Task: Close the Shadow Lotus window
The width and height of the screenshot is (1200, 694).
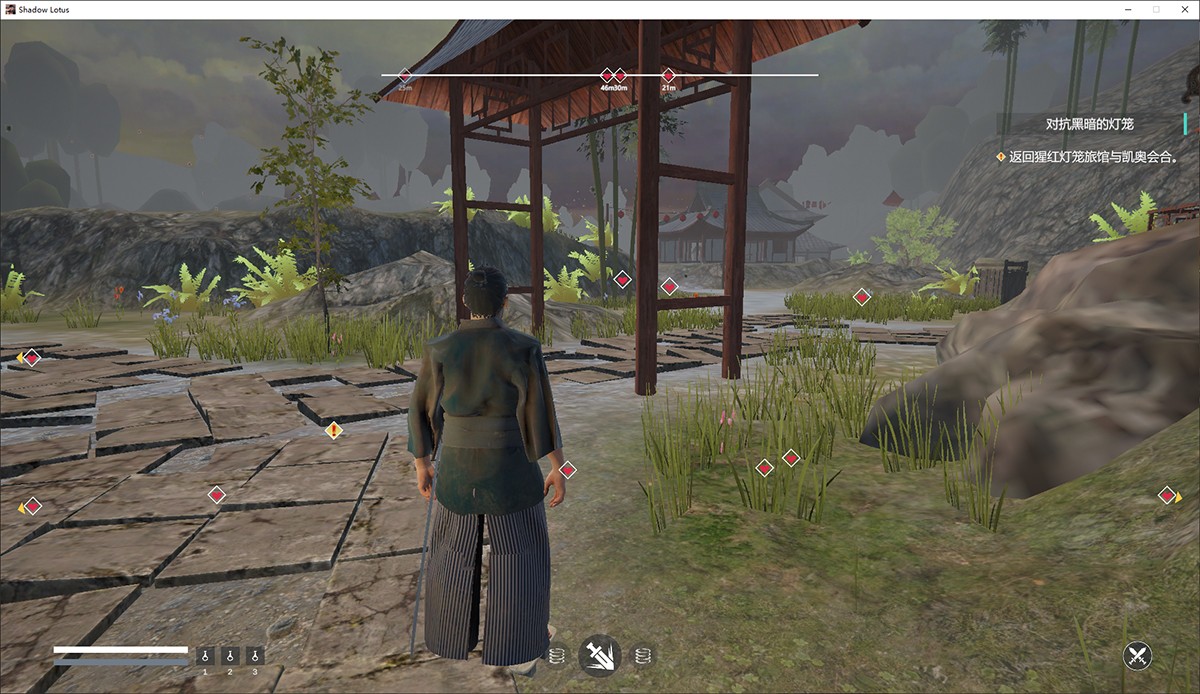Action: (x=1181, y=9)
